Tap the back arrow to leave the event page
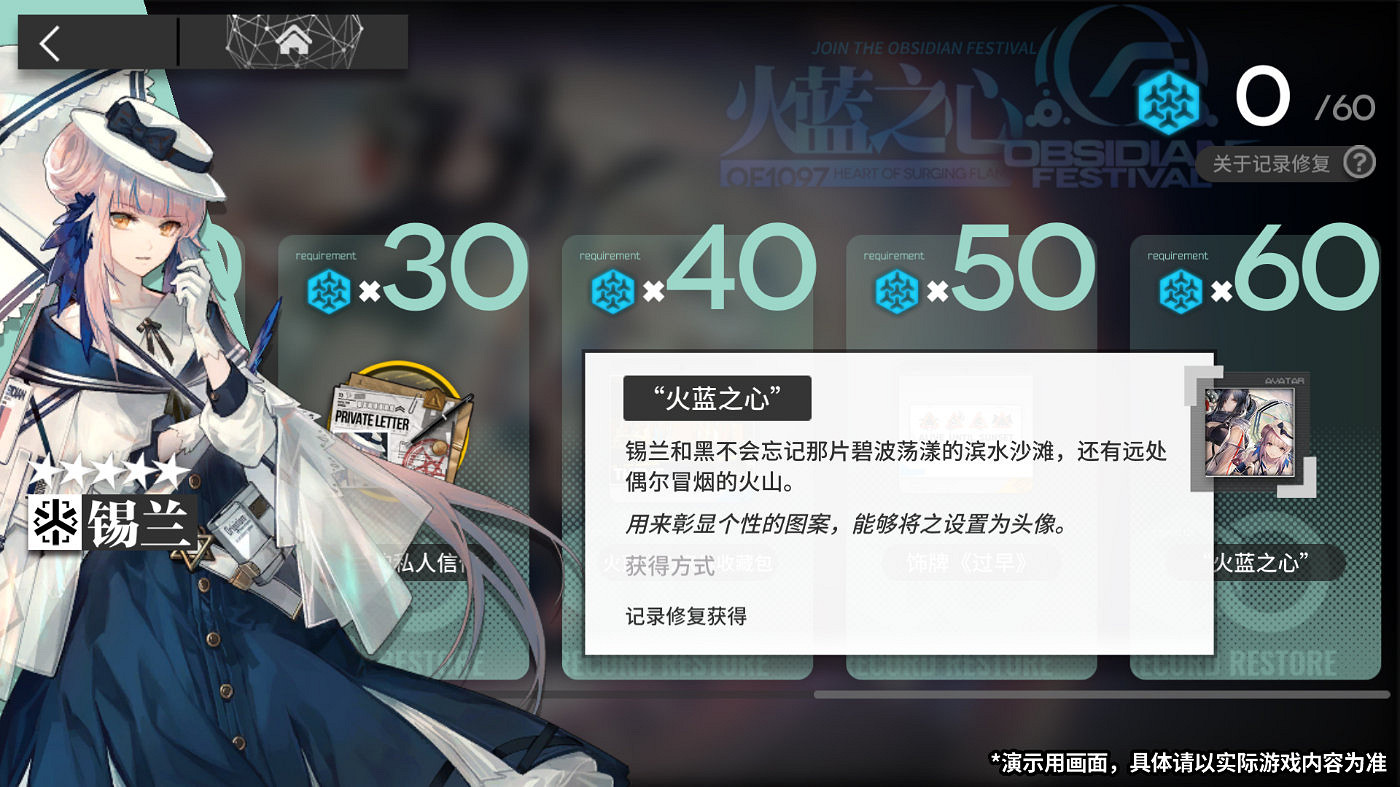The width and height of the screenshot is (1400, 787). click(x=50, y=42)
